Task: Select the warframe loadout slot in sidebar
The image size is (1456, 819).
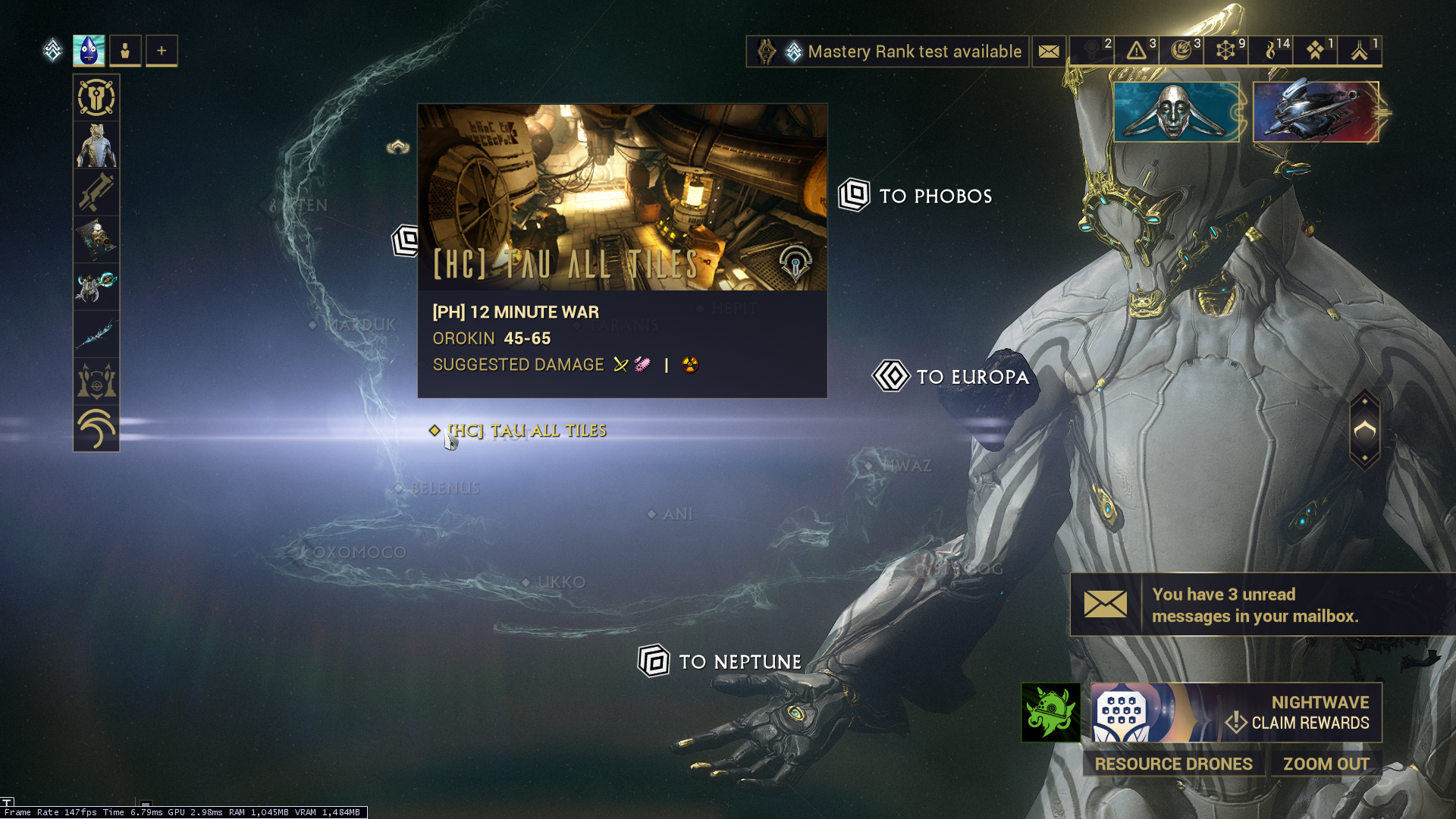Action: [x=96, y=146]
